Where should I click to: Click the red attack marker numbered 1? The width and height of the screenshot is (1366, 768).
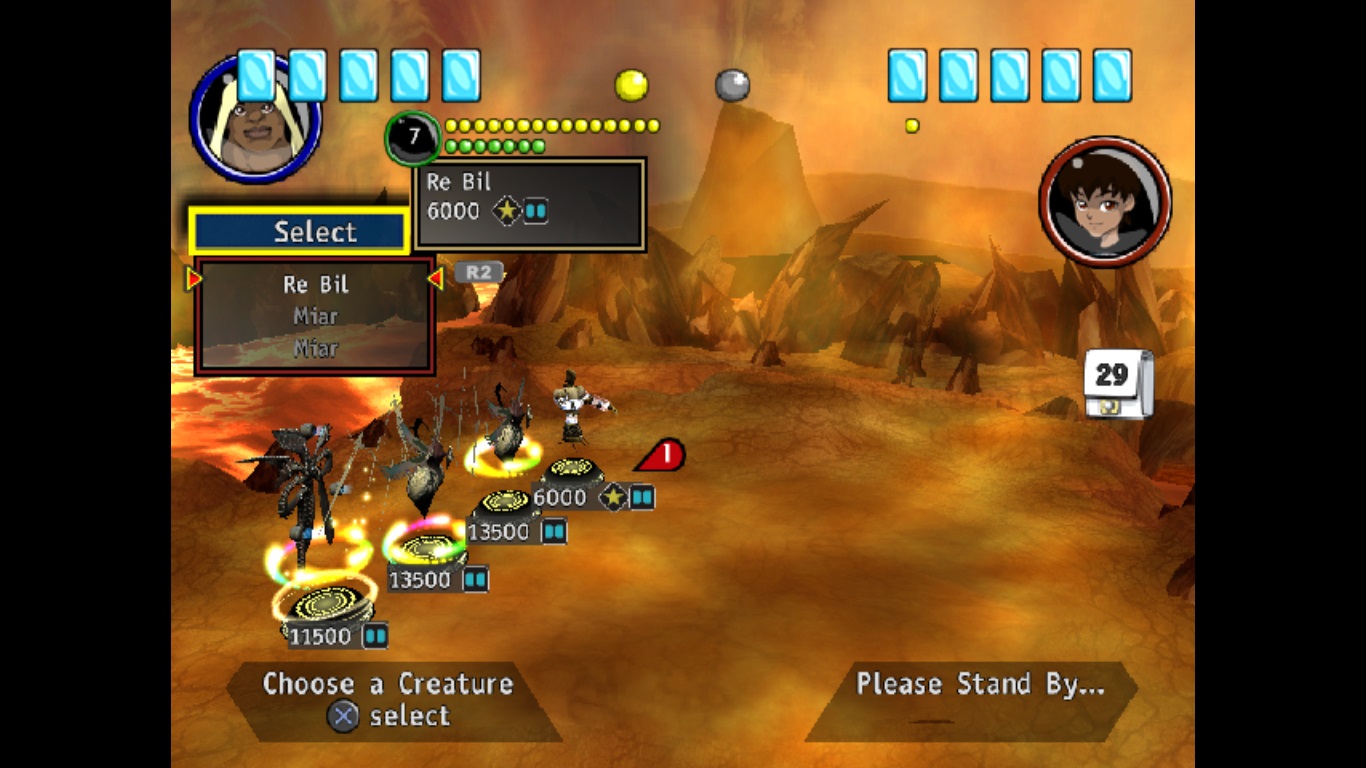point(663,456)
